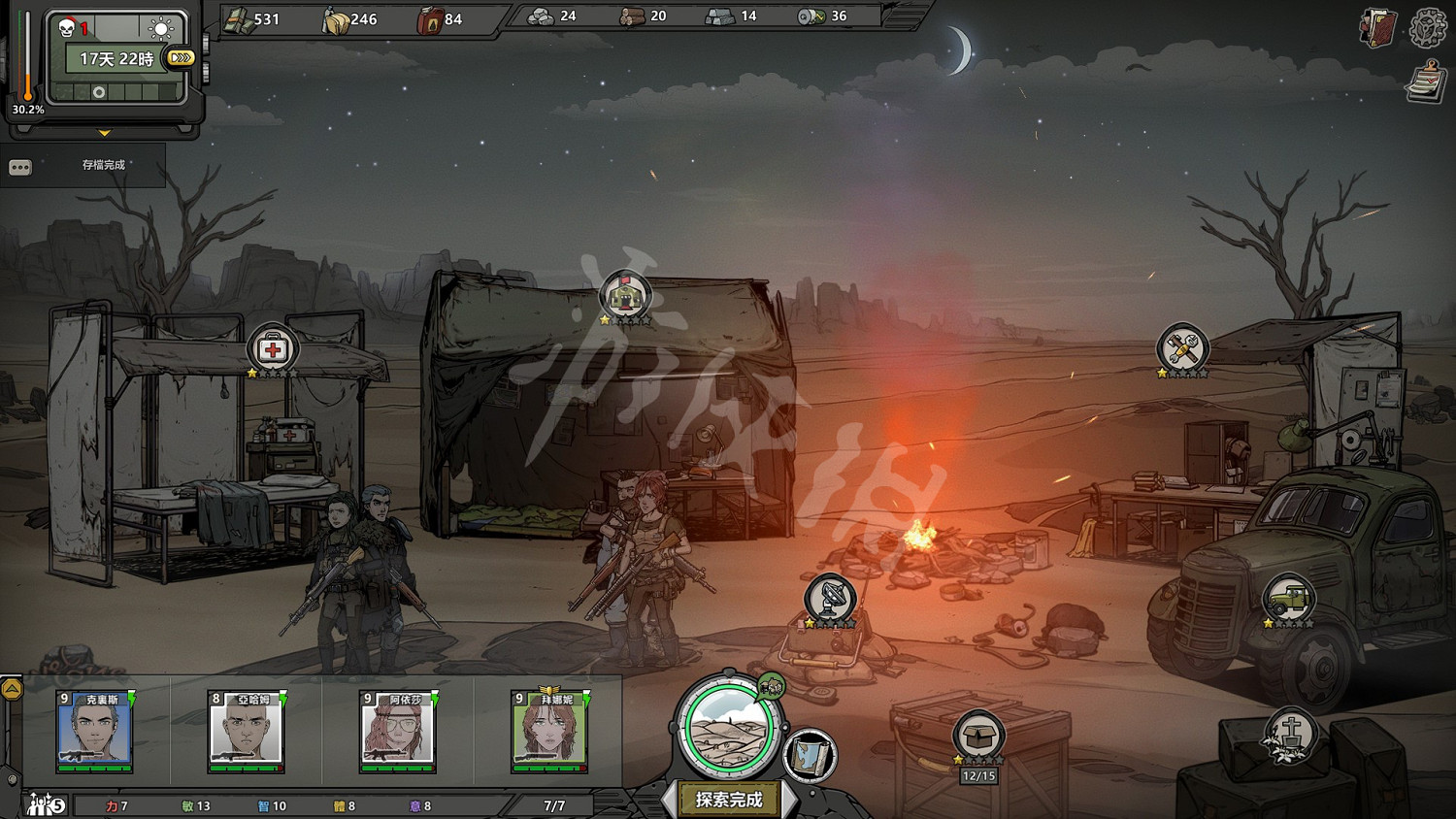
Task: Open the chat log bubble button
Action: tap(20, 167)
